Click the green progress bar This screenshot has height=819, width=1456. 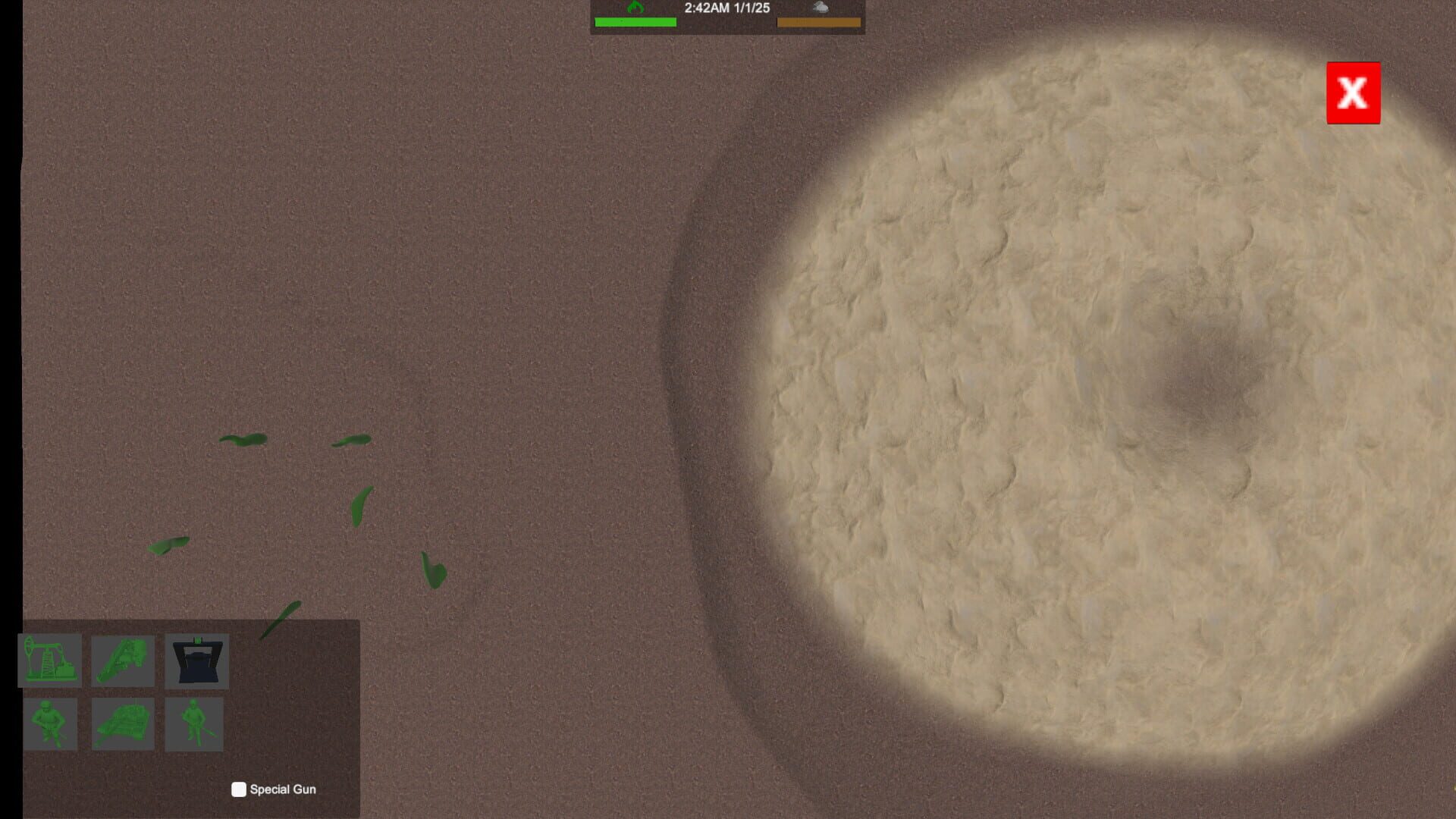pos(637,22)
